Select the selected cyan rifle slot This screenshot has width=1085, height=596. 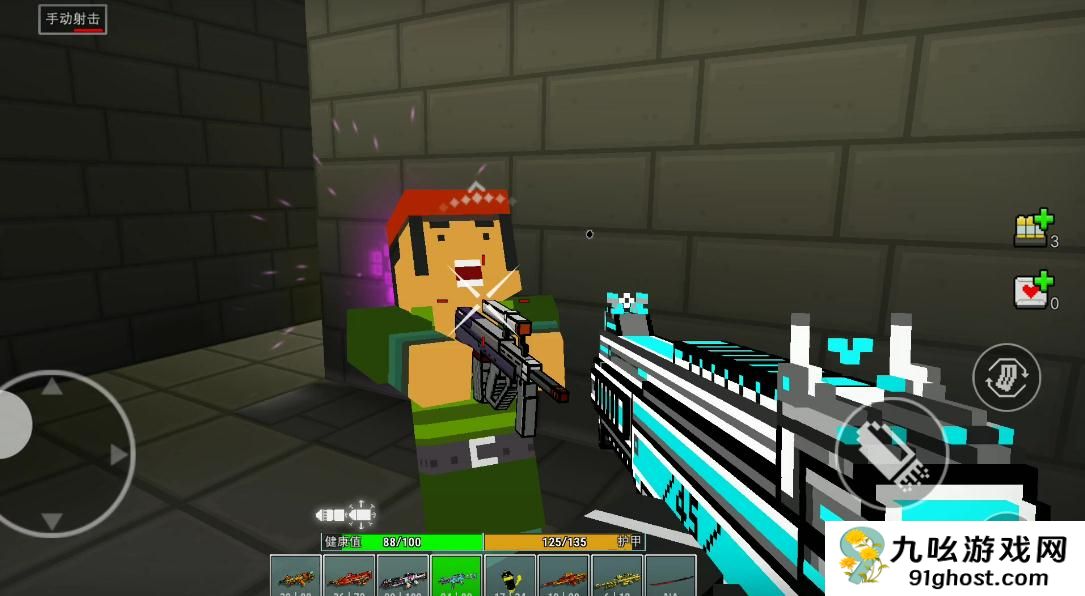(457, 576)
